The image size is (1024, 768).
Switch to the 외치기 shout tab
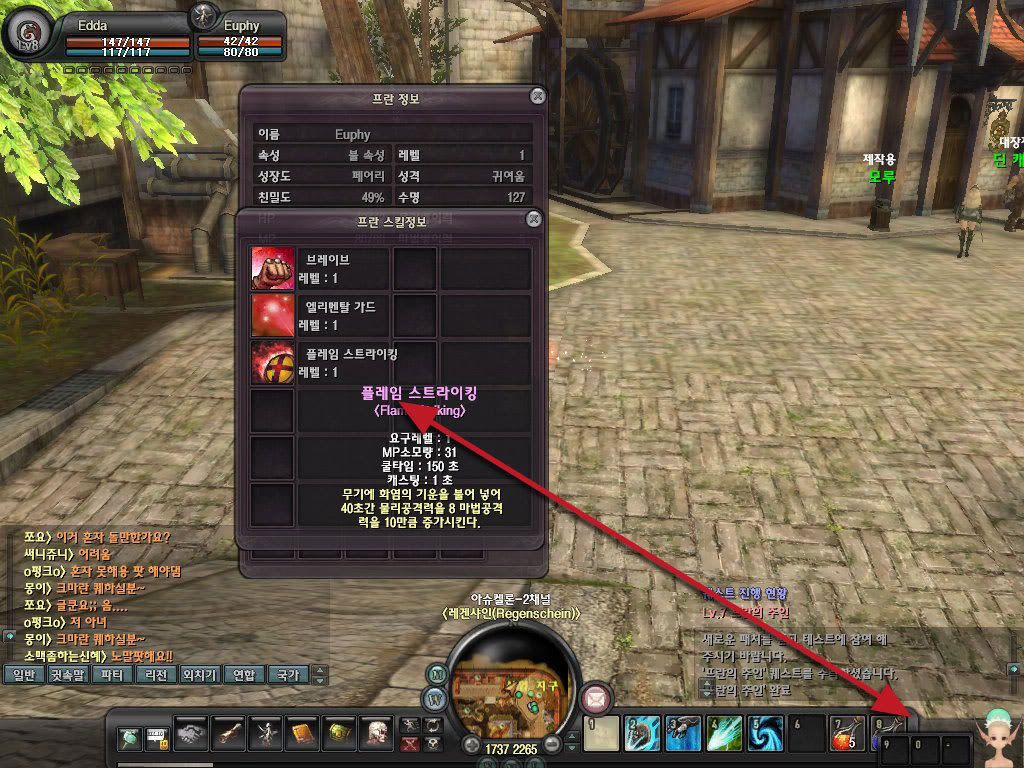[199, 675]
